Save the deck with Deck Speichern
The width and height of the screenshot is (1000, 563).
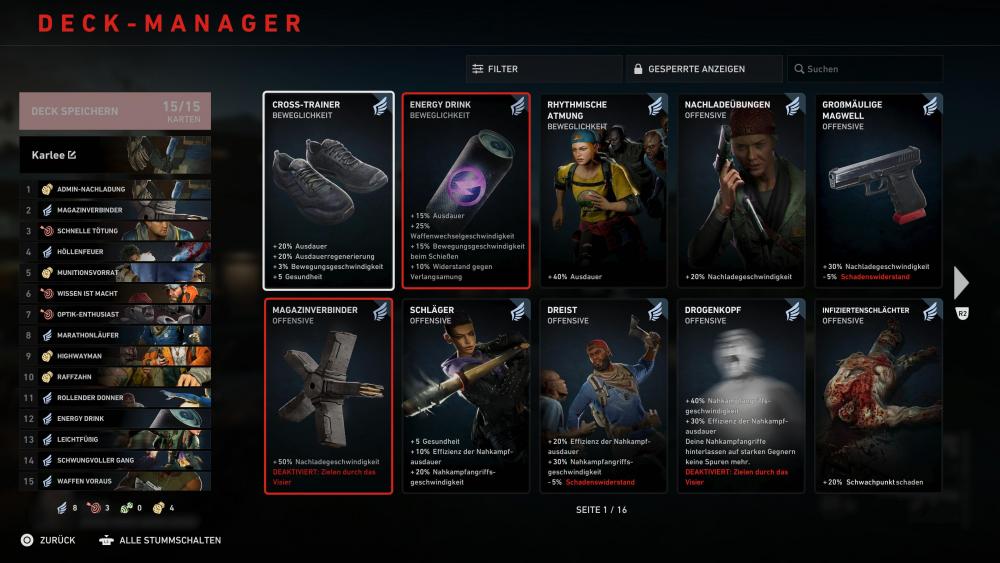(x=114, y=111)
